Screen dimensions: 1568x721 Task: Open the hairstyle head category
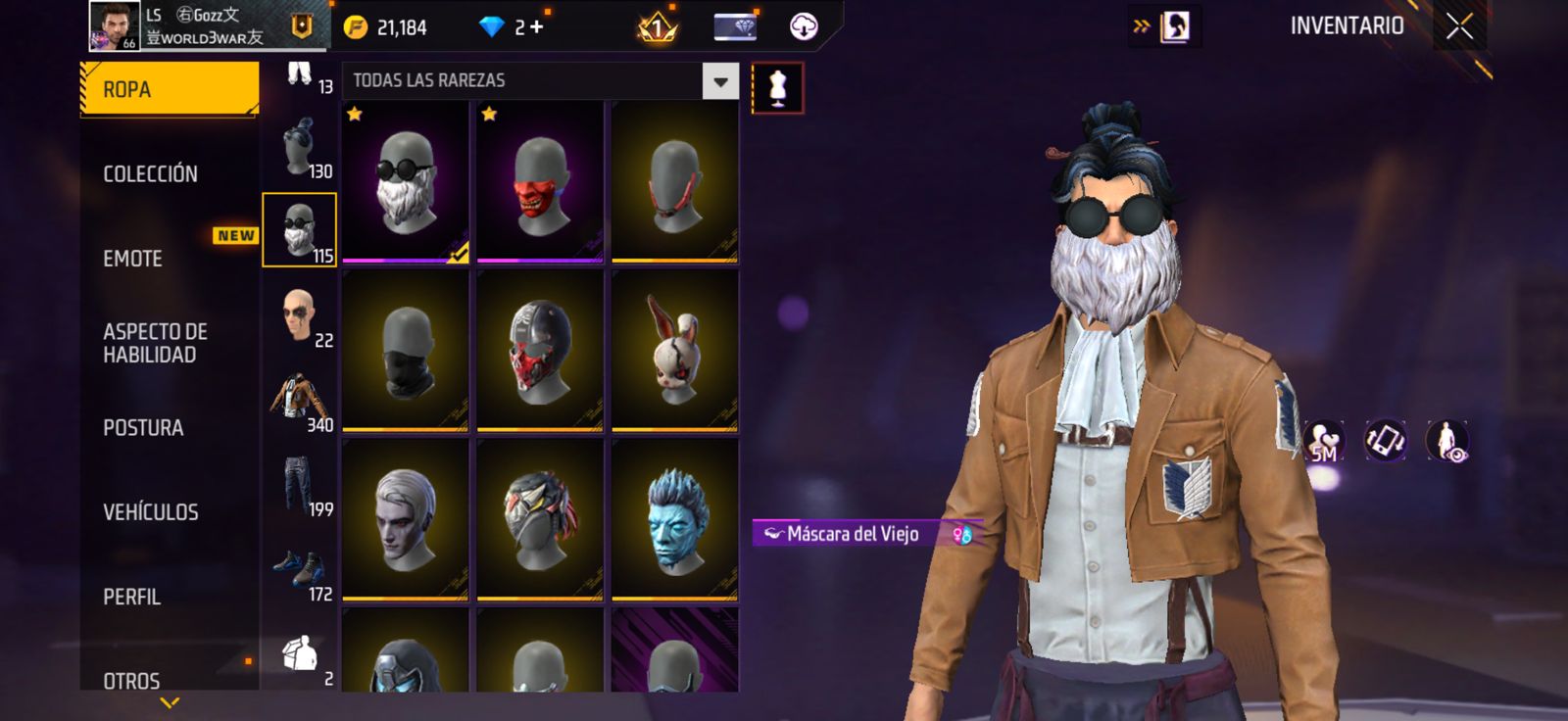pyautogui.click(x=300, y=147)
